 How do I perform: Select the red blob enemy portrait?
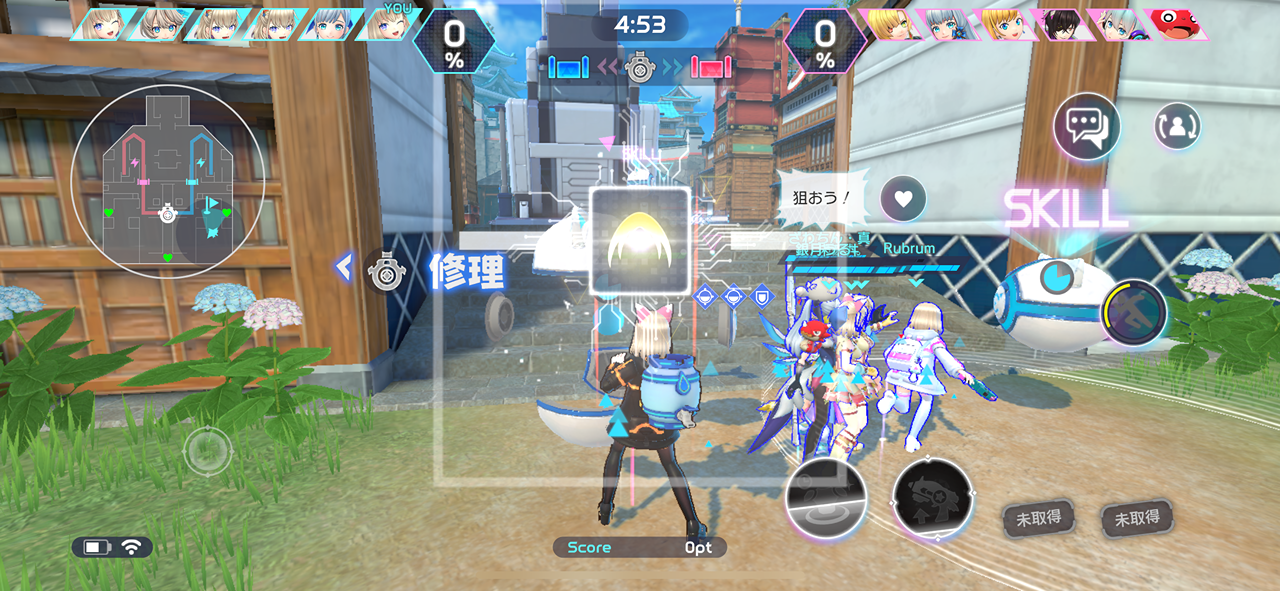click(x=1177, y=24)
